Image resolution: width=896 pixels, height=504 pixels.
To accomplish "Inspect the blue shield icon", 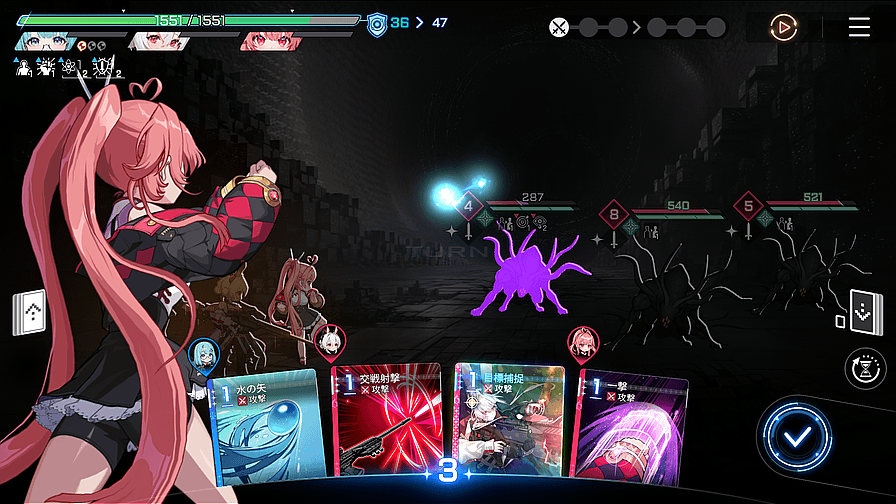I will coord(376,25).
